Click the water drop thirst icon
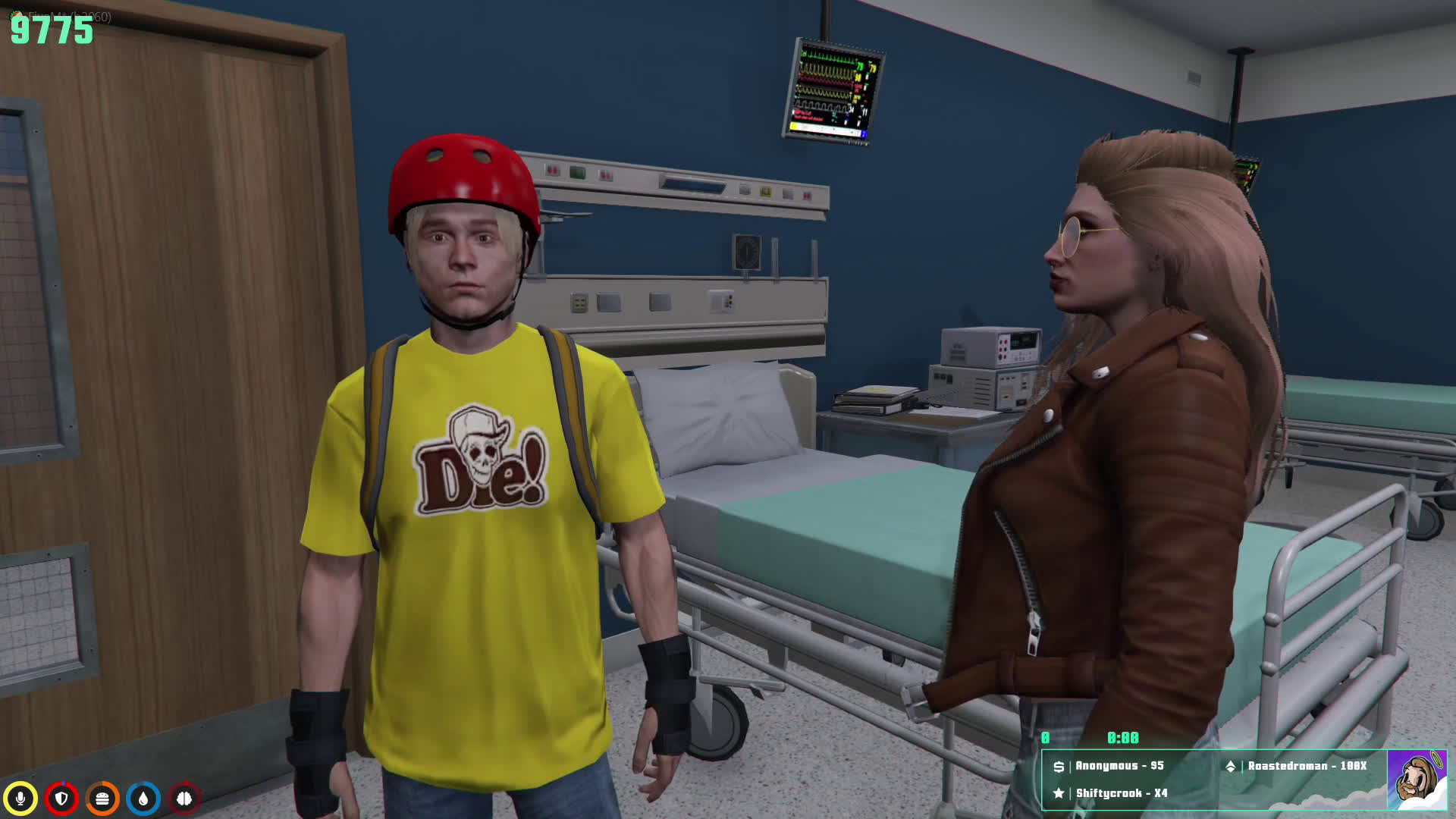The width and height of the screenshot is (1456, 819). click(x=143, y=799)
